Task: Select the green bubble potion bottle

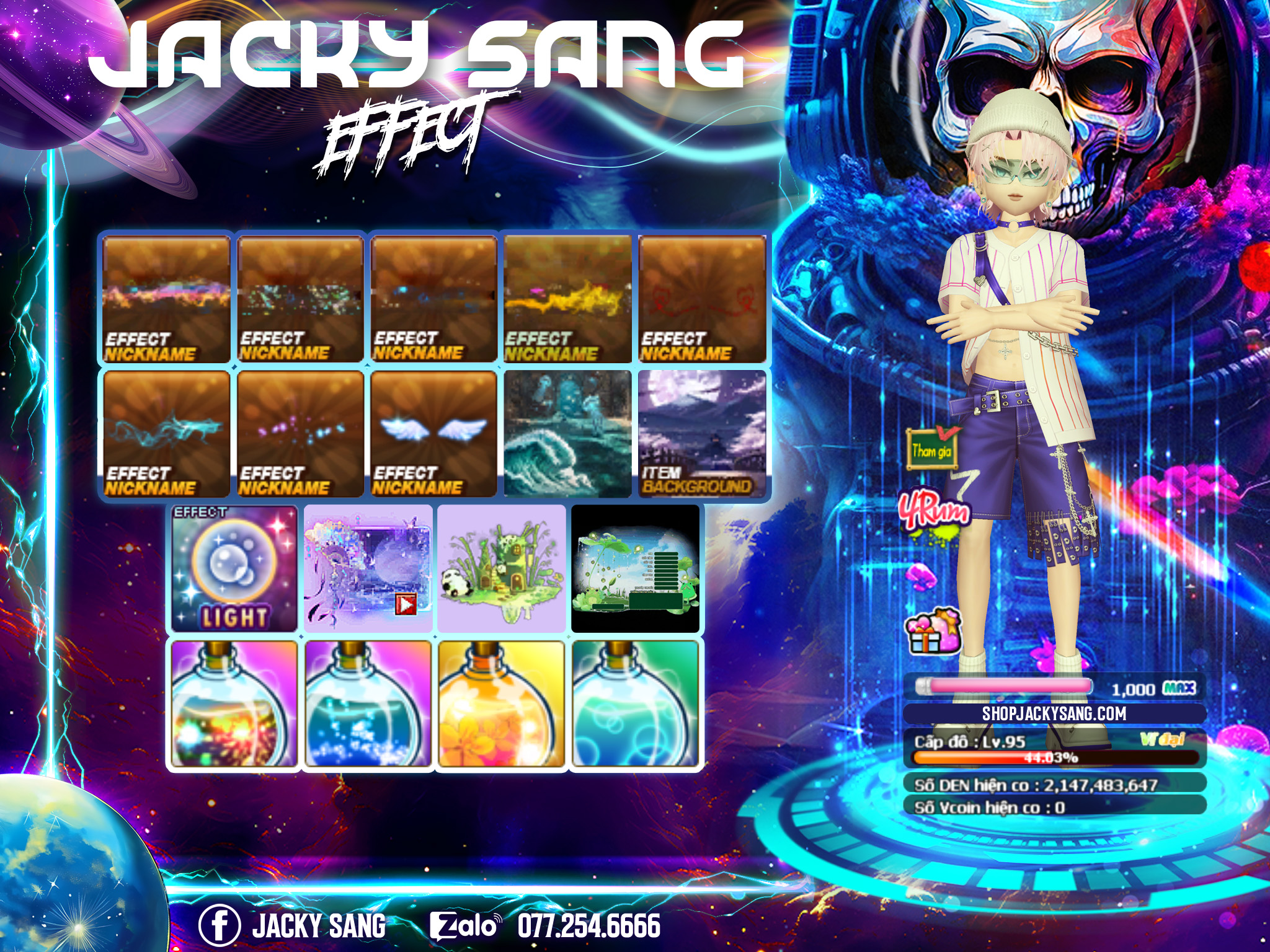Action: 636,704
